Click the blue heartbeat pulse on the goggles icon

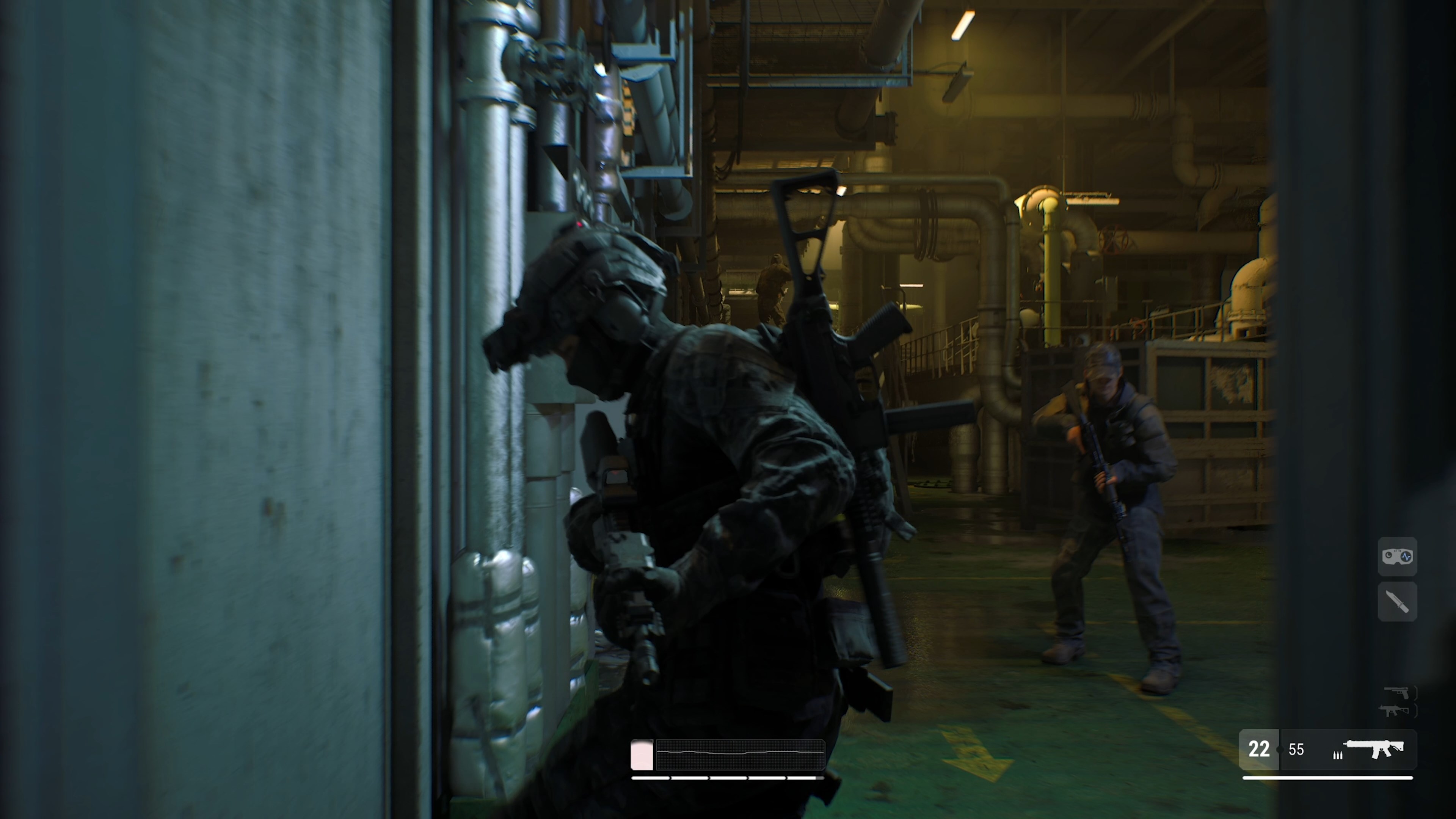click(x=1406, y=556)
